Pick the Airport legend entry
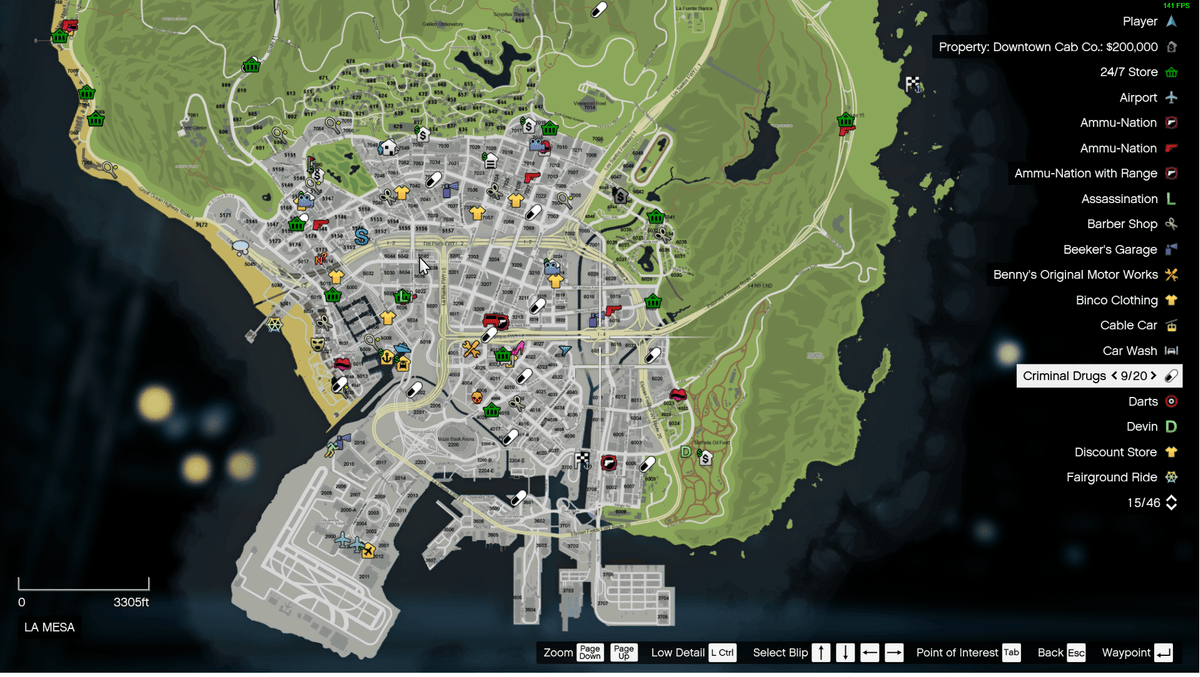This screenshot has height=677, width=1200. point(1138,98)
